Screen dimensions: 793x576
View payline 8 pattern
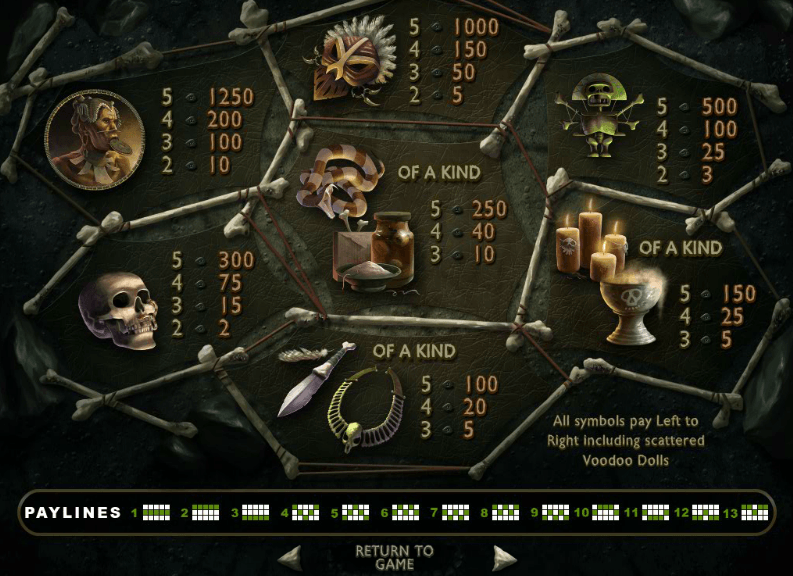(x=505, y=513)
